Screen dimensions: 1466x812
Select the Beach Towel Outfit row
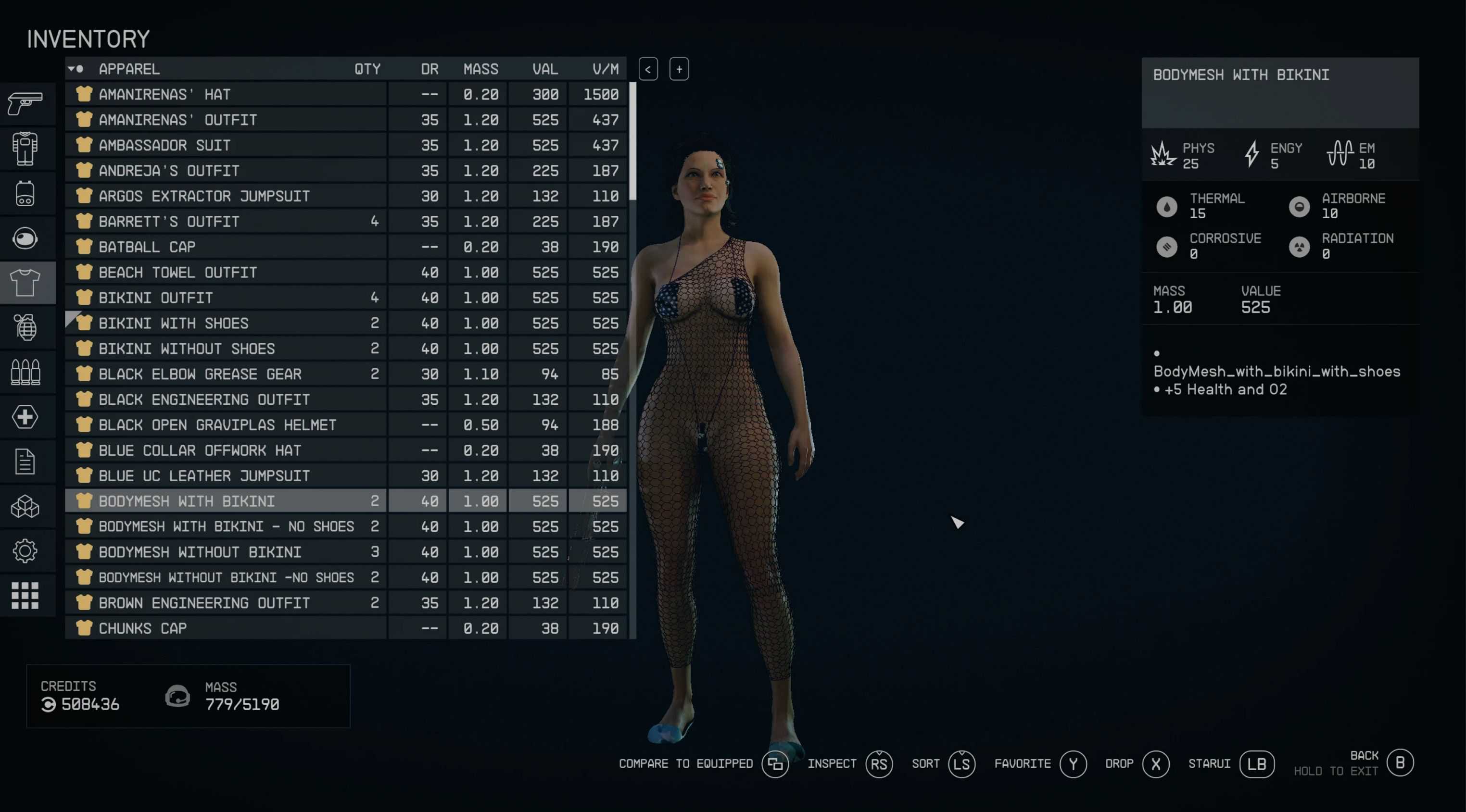coord(227,273)
